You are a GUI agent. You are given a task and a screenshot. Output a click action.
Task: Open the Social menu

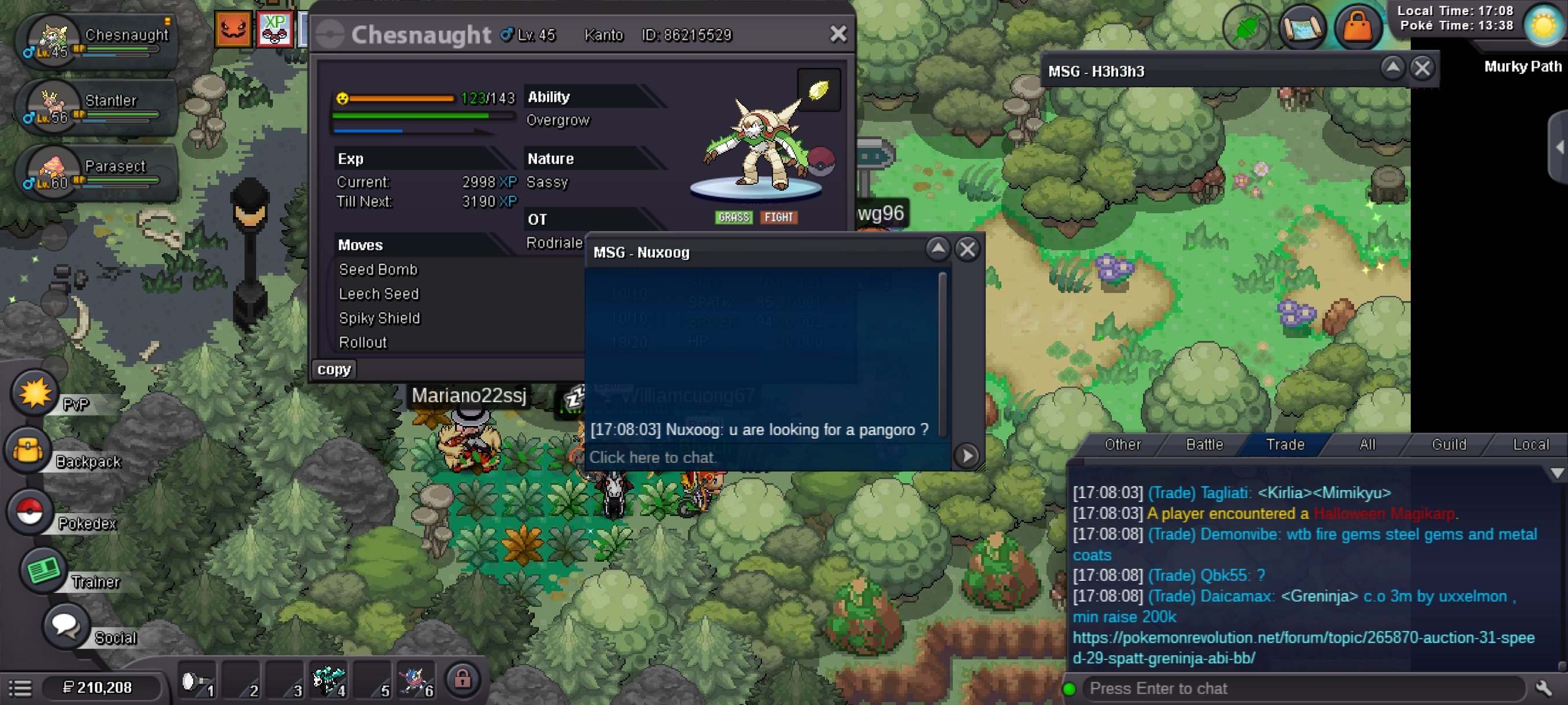point(65,626)
